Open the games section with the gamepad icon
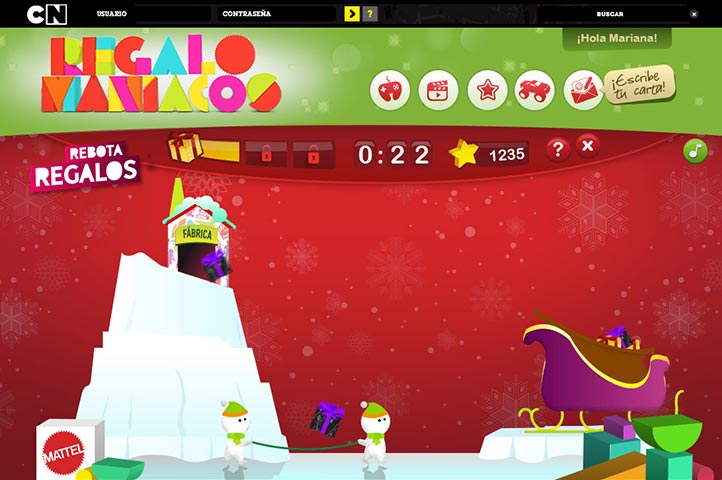 [390, 90]
